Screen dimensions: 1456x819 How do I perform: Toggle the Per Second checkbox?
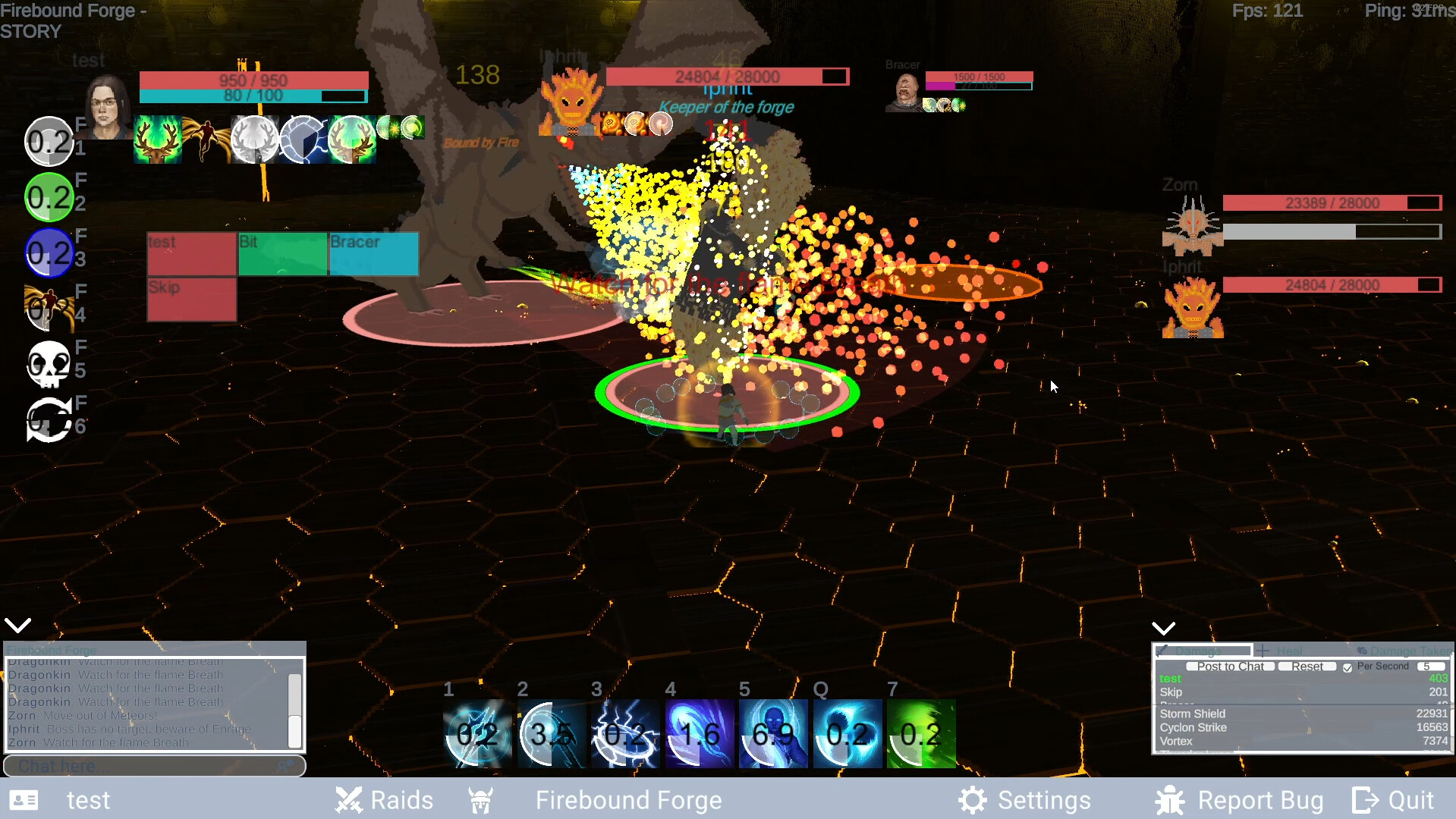click(x=1348, y=667)
